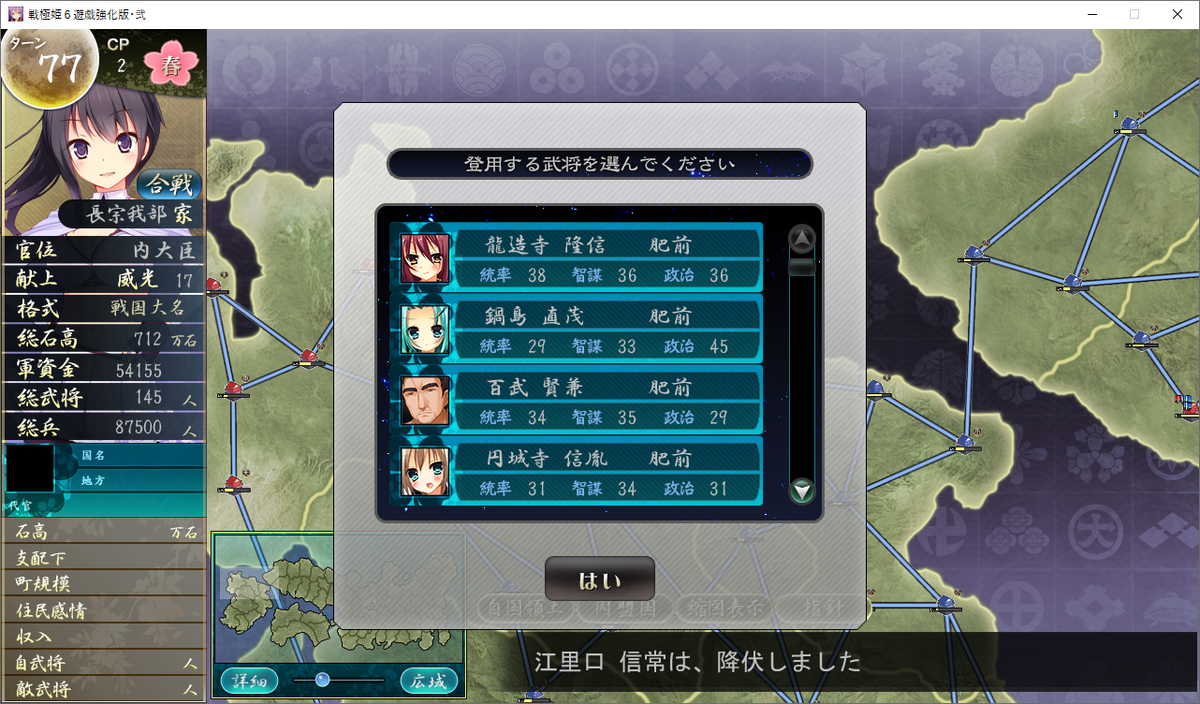The height and width of the screenshot is (704, 1200).
Task: Click the list's scroll up arrow
Action: coord(802,239)
